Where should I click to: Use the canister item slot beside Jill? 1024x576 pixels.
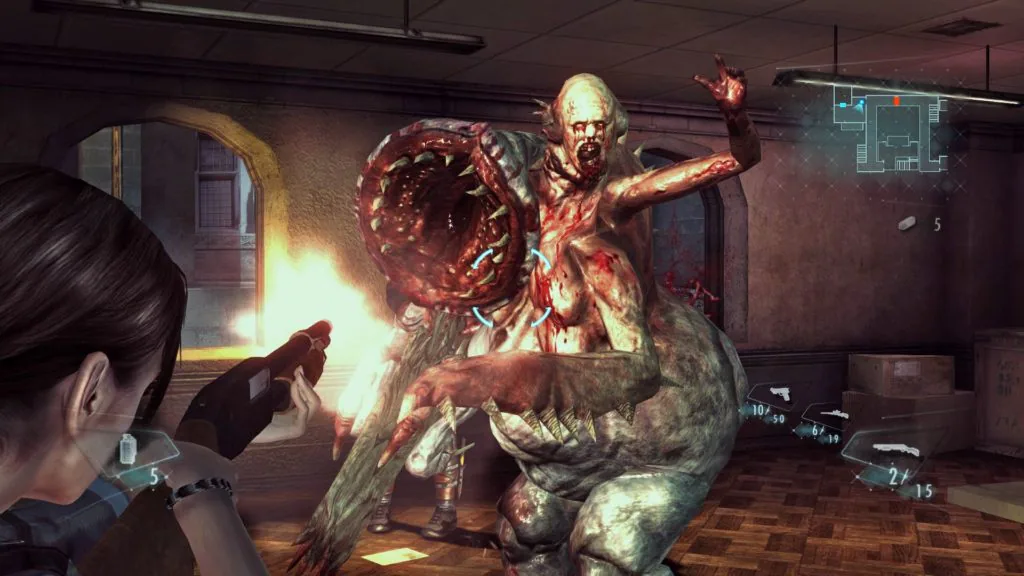[132, 450]
